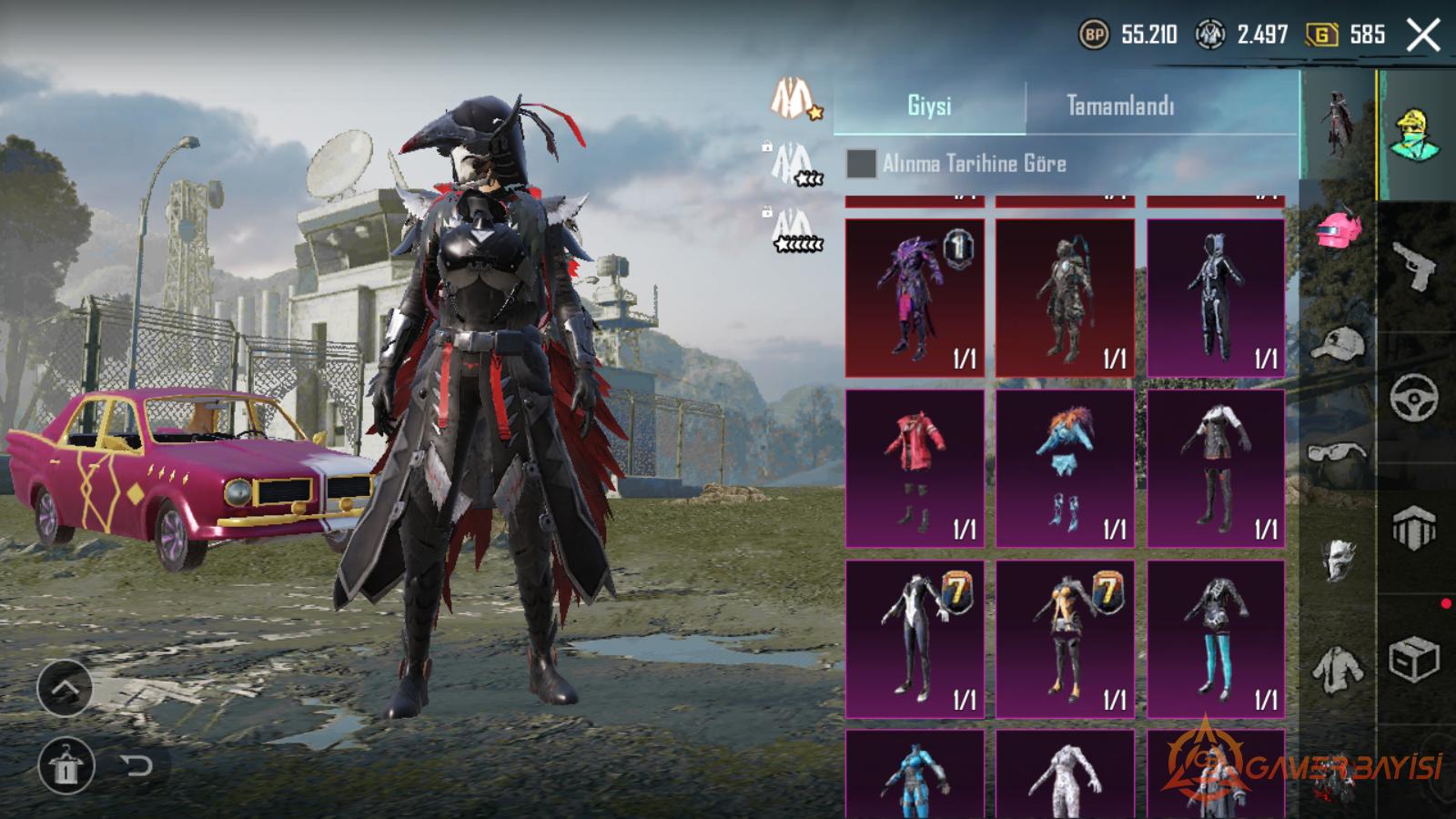Select the red jacket outfit

pos(915,469)
